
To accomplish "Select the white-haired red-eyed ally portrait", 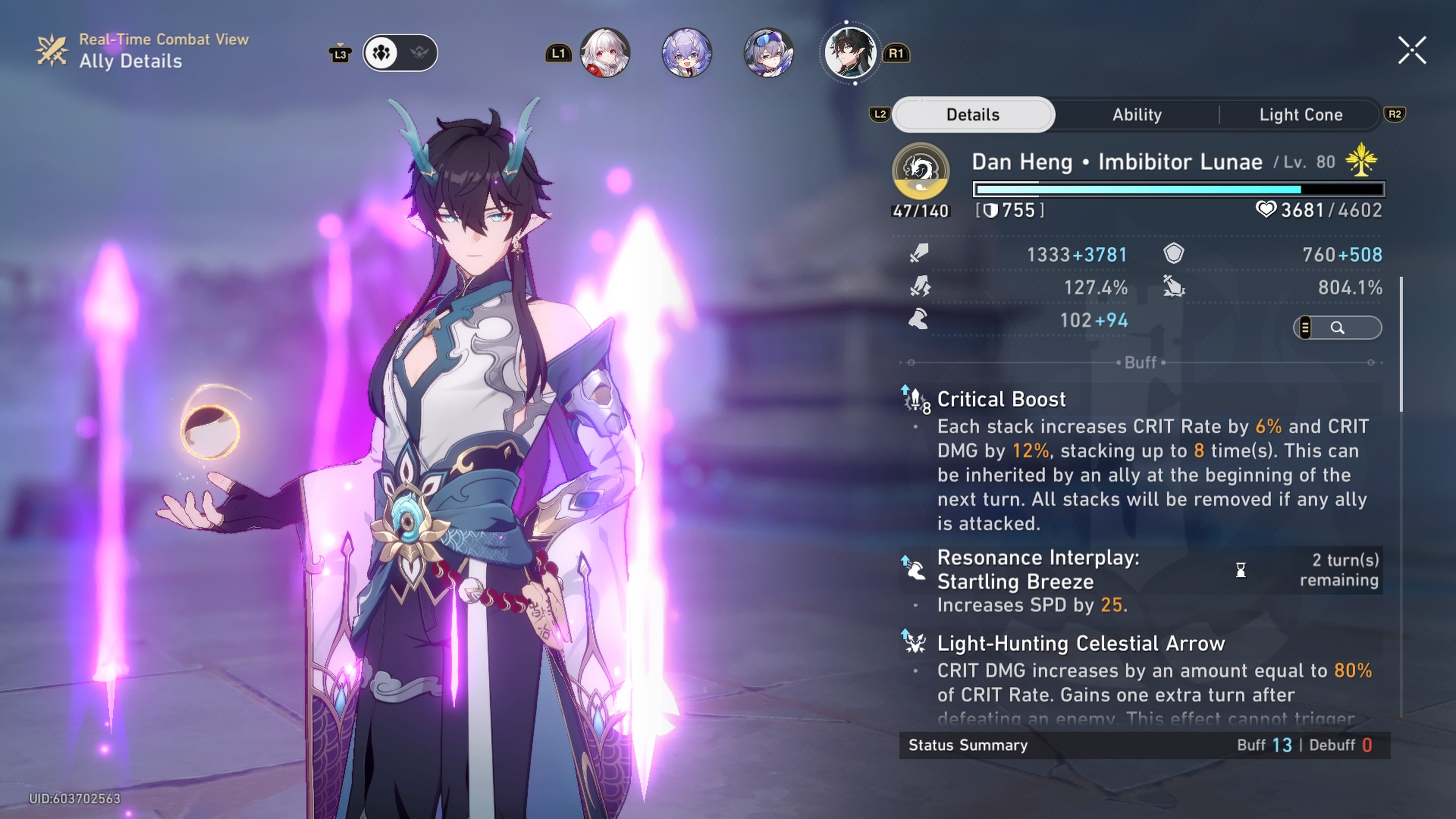I will point(605,53).
